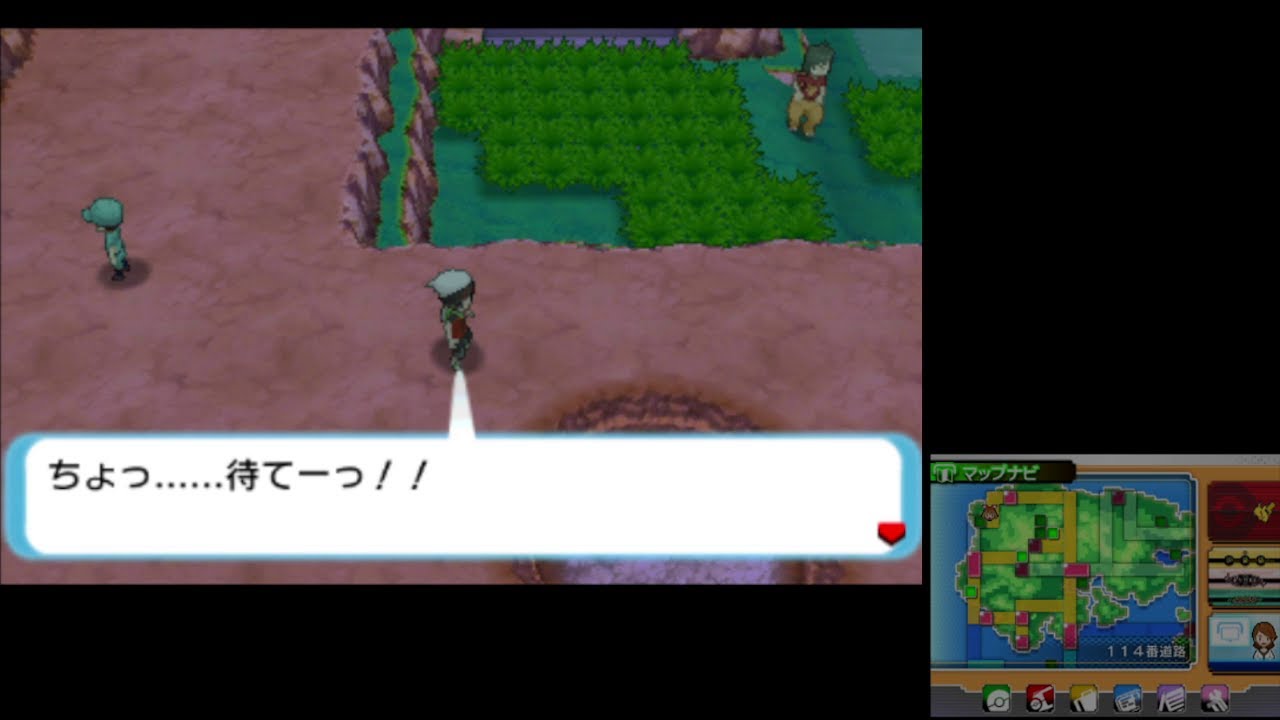Select the 114番道路 location label
The width and height of the screenshot is (1280, 720).
click(1148, 650)
